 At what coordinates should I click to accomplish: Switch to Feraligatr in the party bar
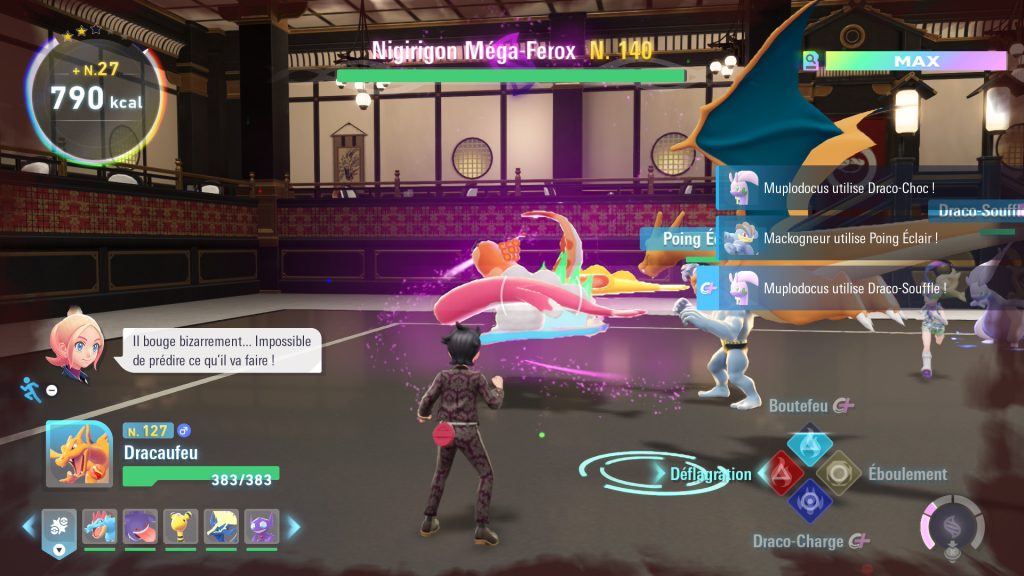99,526
